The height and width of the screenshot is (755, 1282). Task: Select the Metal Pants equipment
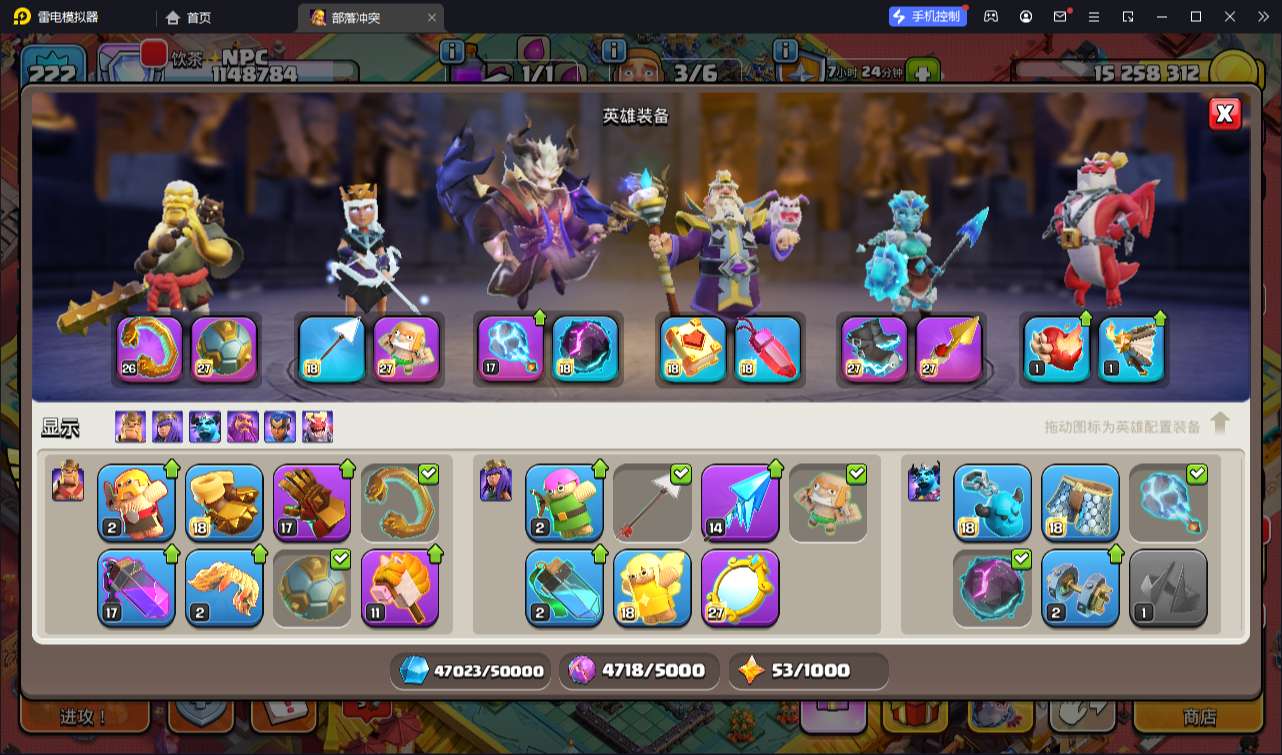coord(1080,502)
